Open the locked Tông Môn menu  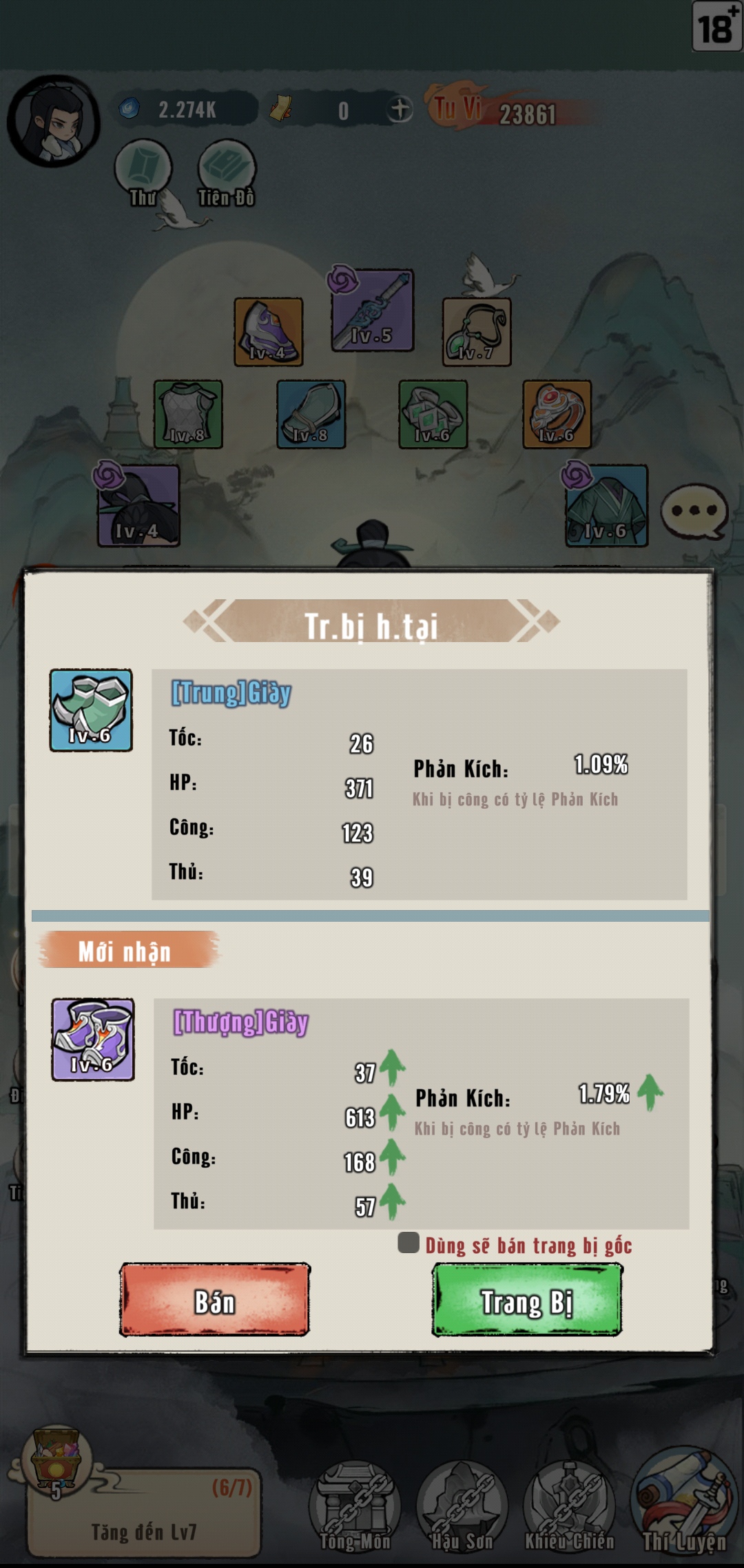tap(355, 1505)
